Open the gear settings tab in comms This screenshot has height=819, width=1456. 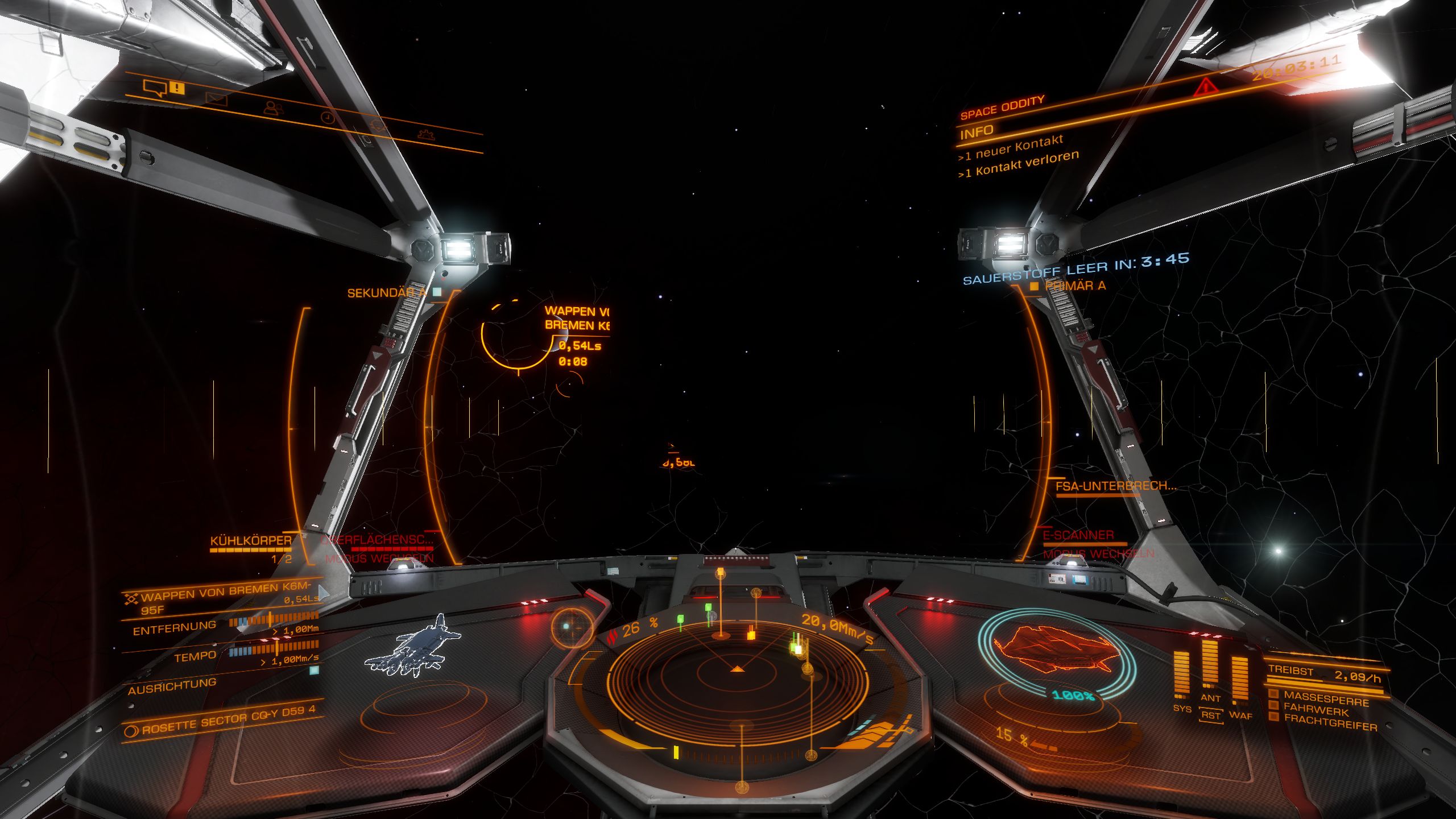click(426, 134)
